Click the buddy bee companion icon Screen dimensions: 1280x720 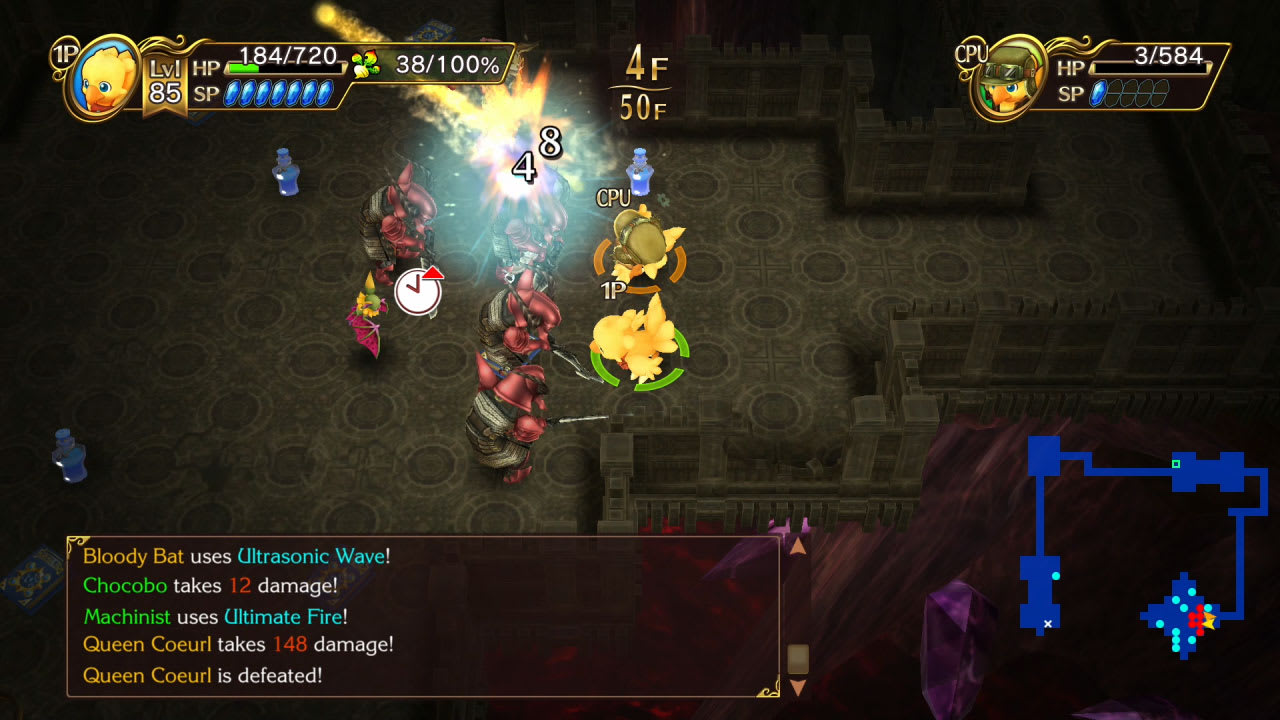pos(366,62)
